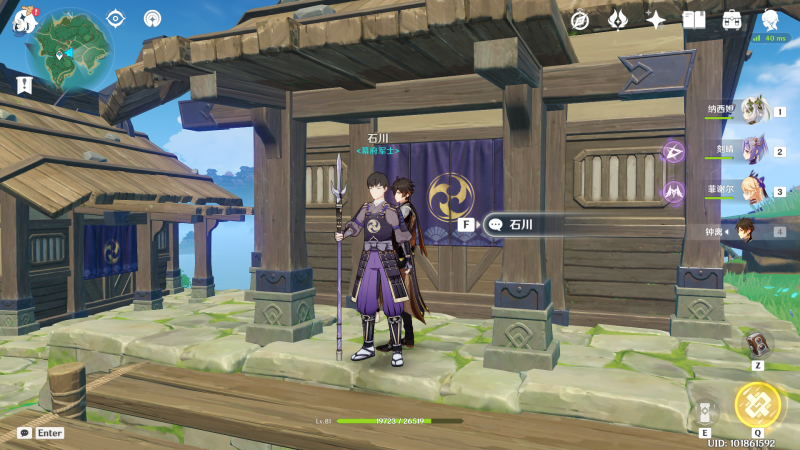Viewport: 800px width, 450px height.
Task: Open the flame-shaped events icon
Action: click(618, 20)
